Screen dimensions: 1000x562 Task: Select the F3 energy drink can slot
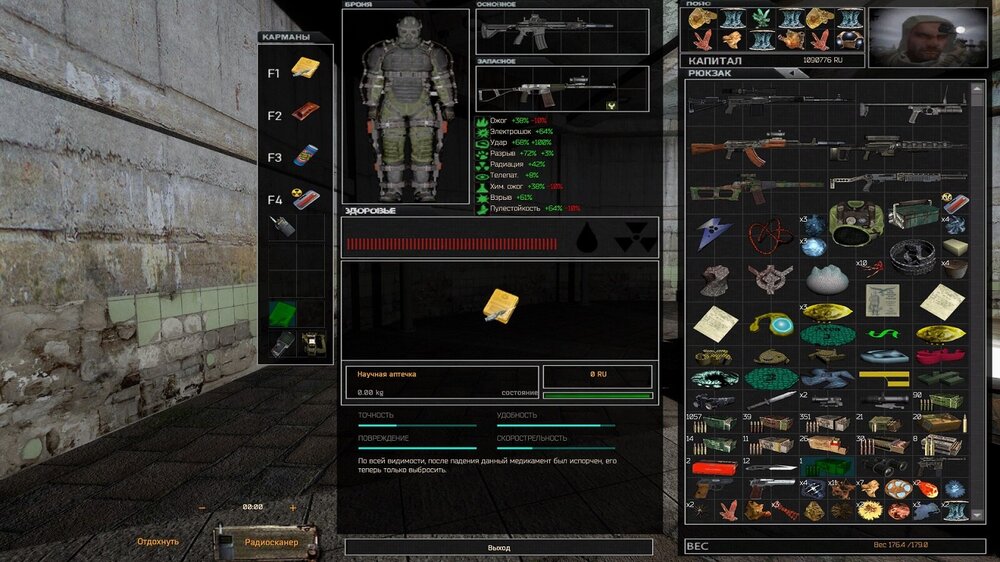(x=304, y=157)
